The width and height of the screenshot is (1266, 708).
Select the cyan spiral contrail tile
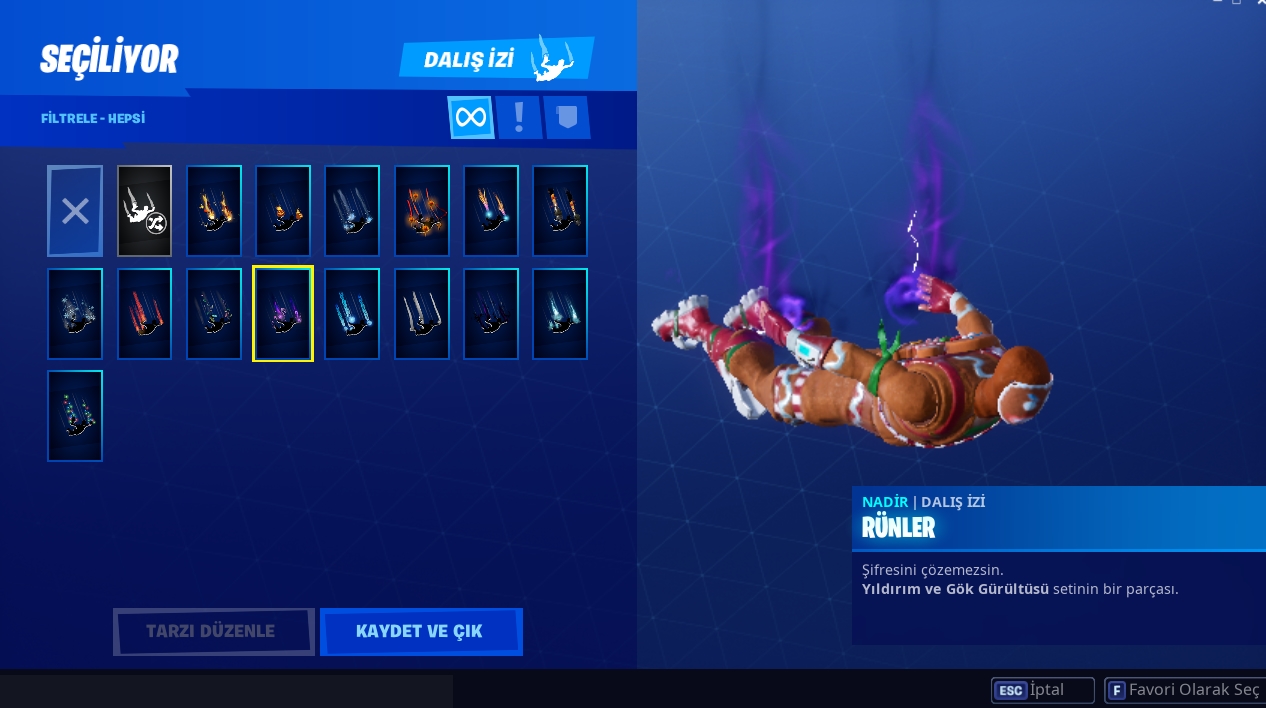[352, 314]
